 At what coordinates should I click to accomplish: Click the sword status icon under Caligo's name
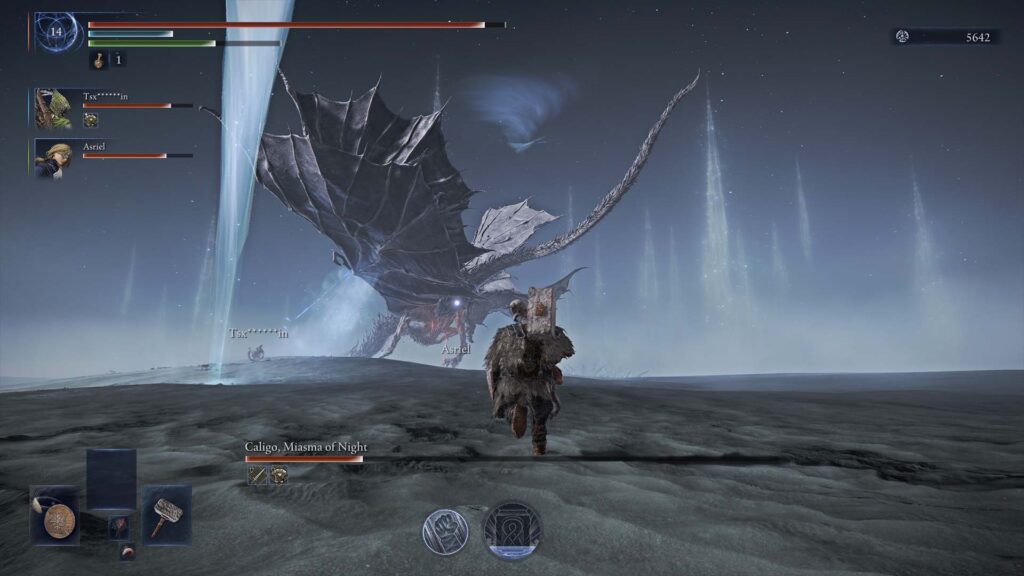[256, 476]
